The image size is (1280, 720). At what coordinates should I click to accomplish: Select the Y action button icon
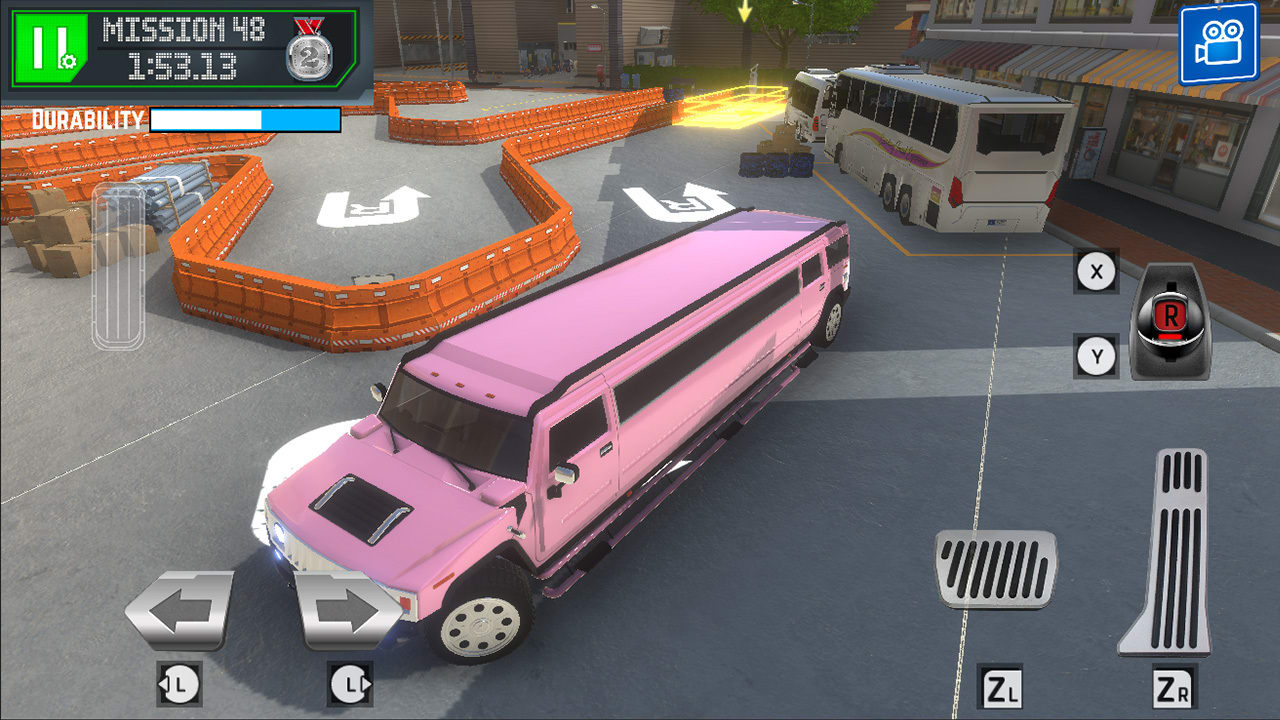(x=1096, y=352)
